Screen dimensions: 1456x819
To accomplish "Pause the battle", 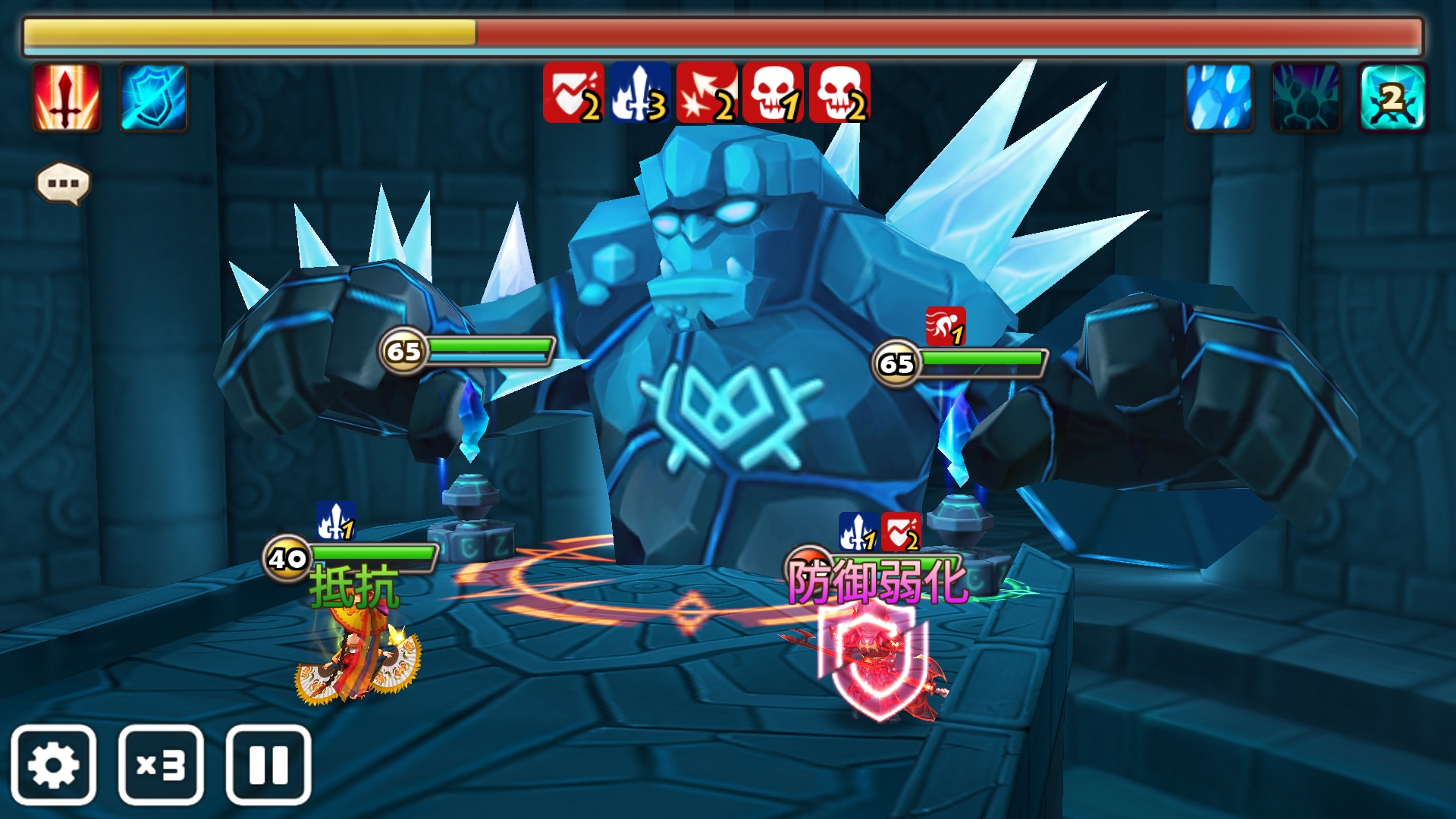I will click(x=268, y=764).
